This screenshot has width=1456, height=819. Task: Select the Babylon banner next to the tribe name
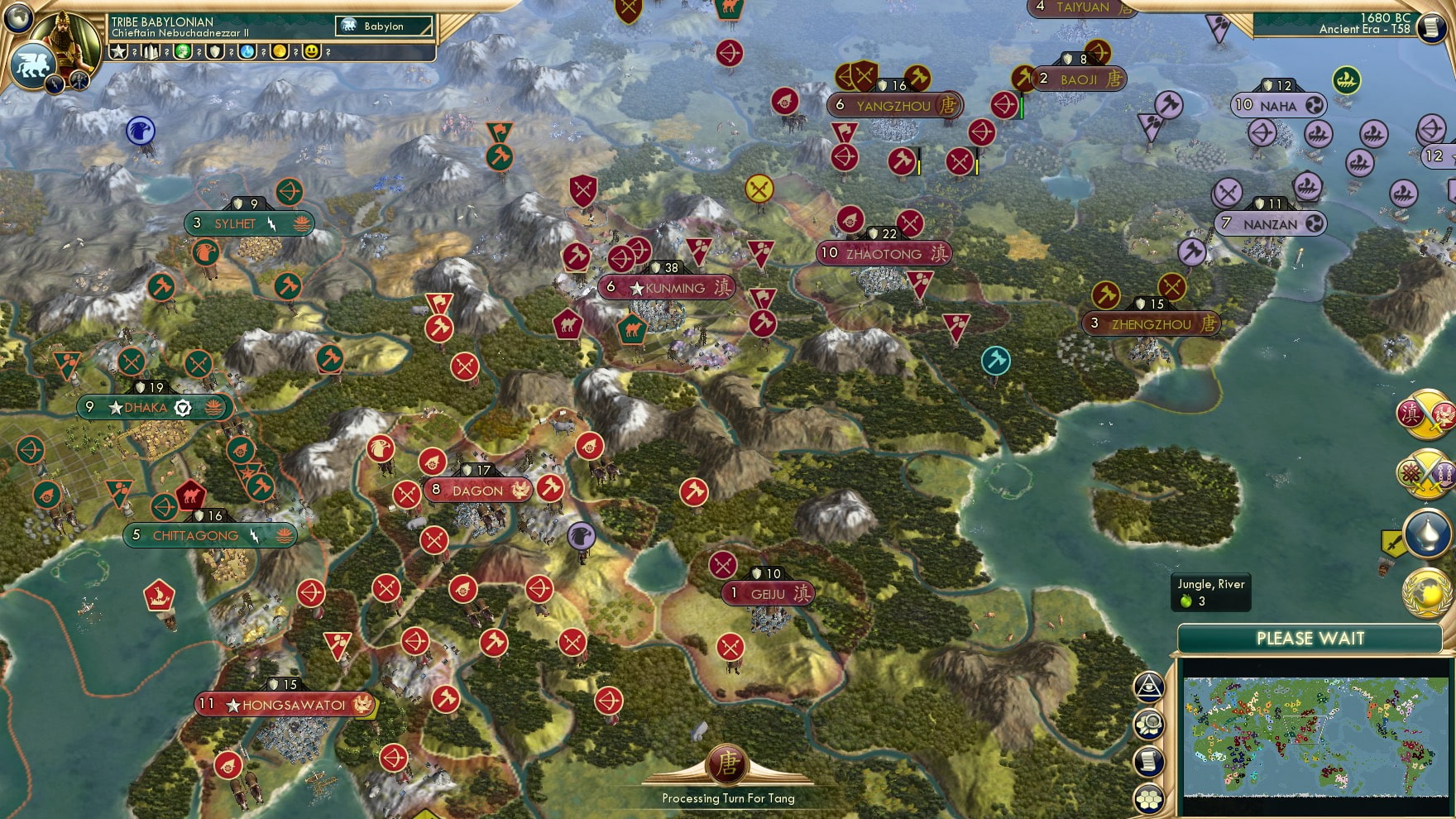pyautogui.click(x=383, y=26)
